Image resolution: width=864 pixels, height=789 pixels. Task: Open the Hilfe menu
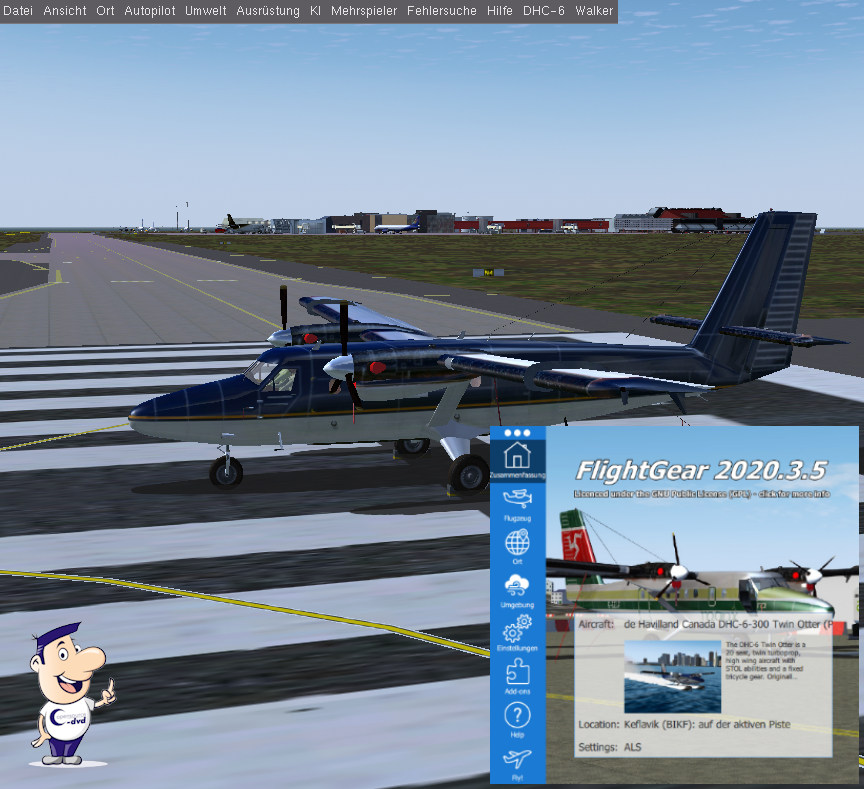[x=499, y=10]
